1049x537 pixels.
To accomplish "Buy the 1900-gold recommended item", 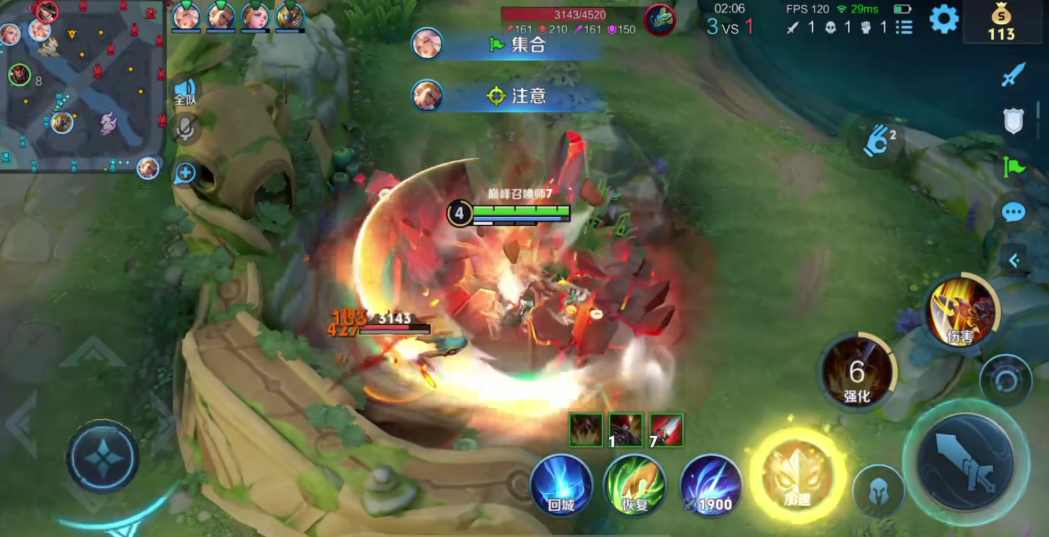I will (x=711, y=484).
